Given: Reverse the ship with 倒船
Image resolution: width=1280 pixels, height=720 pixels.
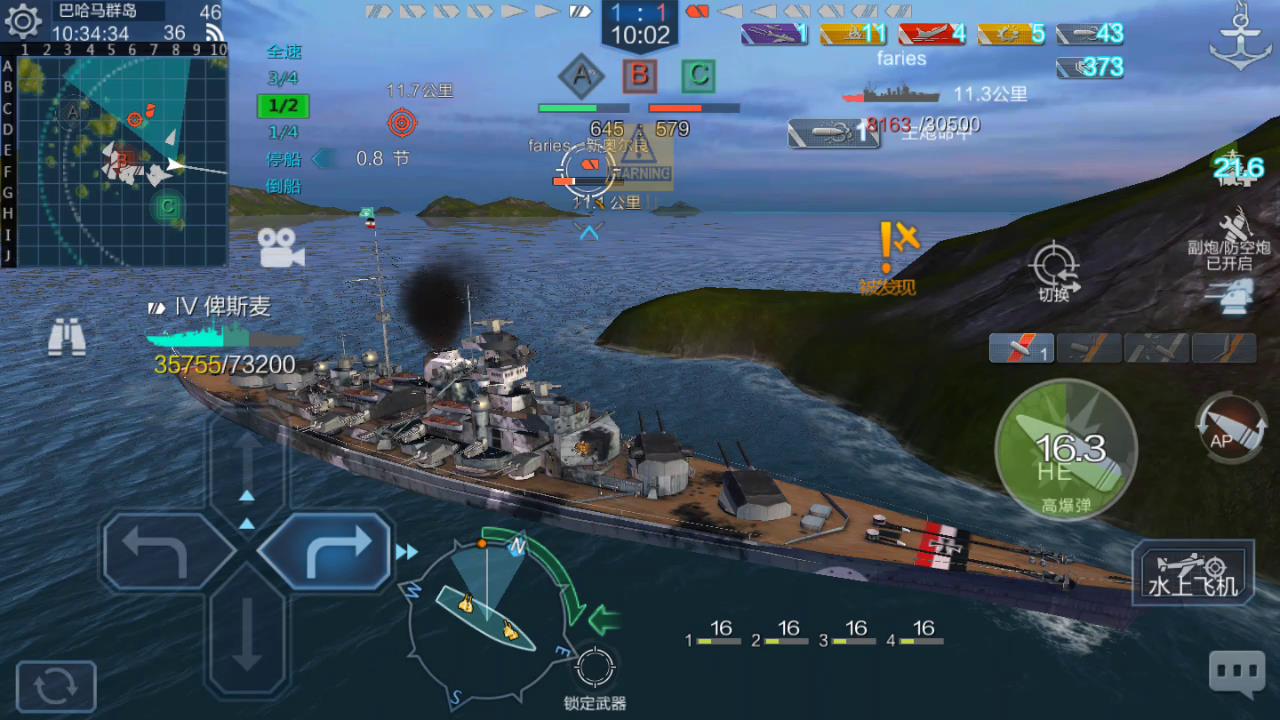Looking at the screenshot, I should [283, 186].
